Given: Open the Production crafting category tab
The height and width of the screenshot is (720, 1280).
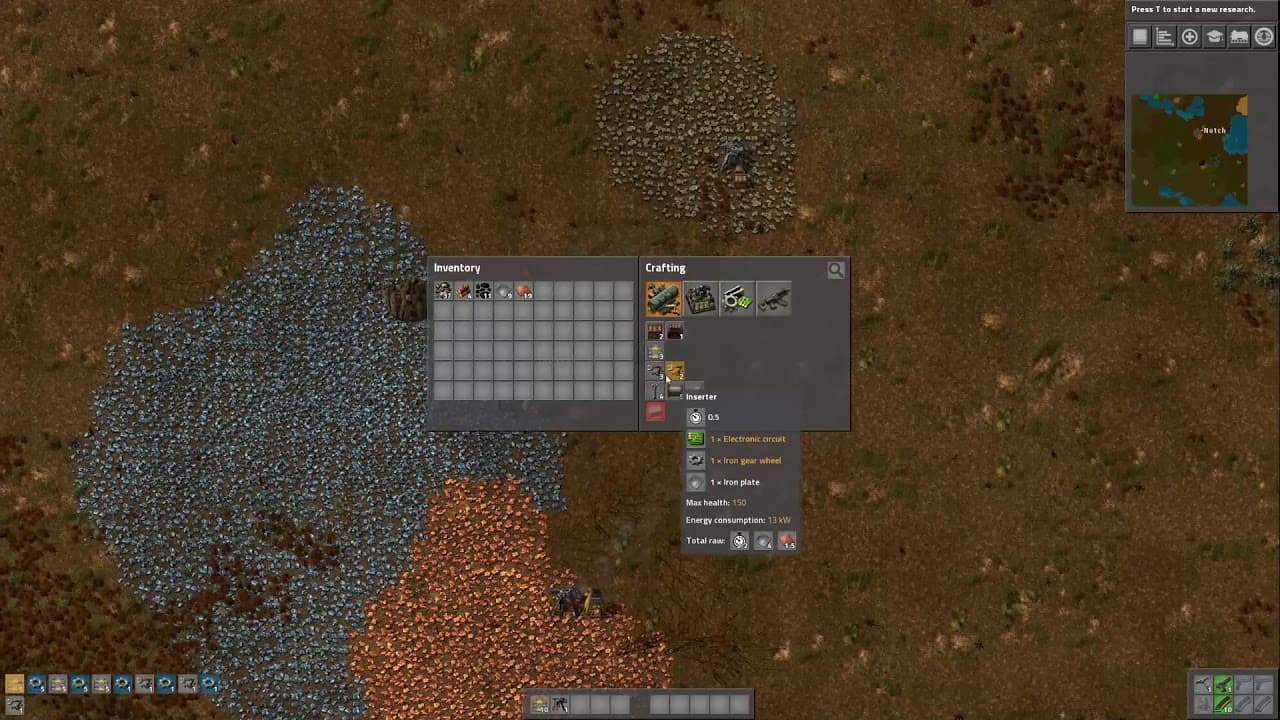Looking at the screenshot, I should click(700, 298).
